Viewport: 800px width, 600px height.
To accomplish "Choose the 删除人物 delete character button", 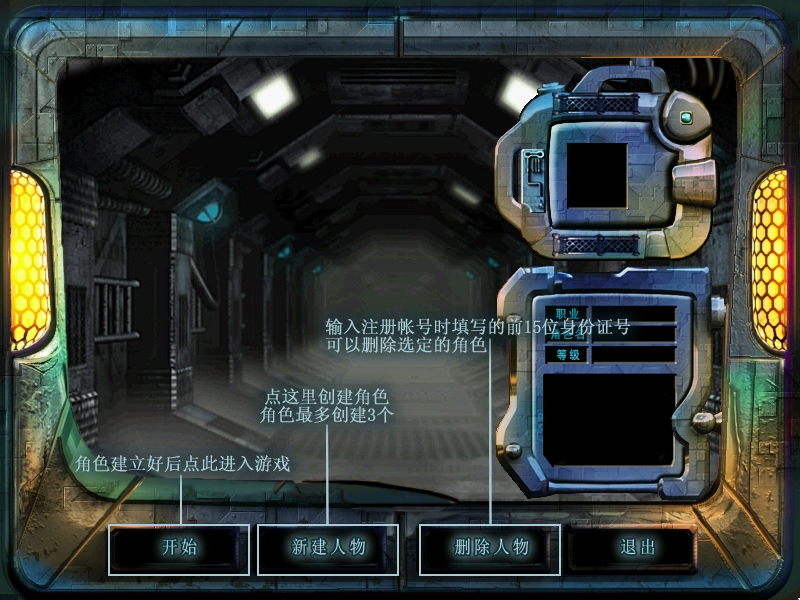I will pos(490,548).
